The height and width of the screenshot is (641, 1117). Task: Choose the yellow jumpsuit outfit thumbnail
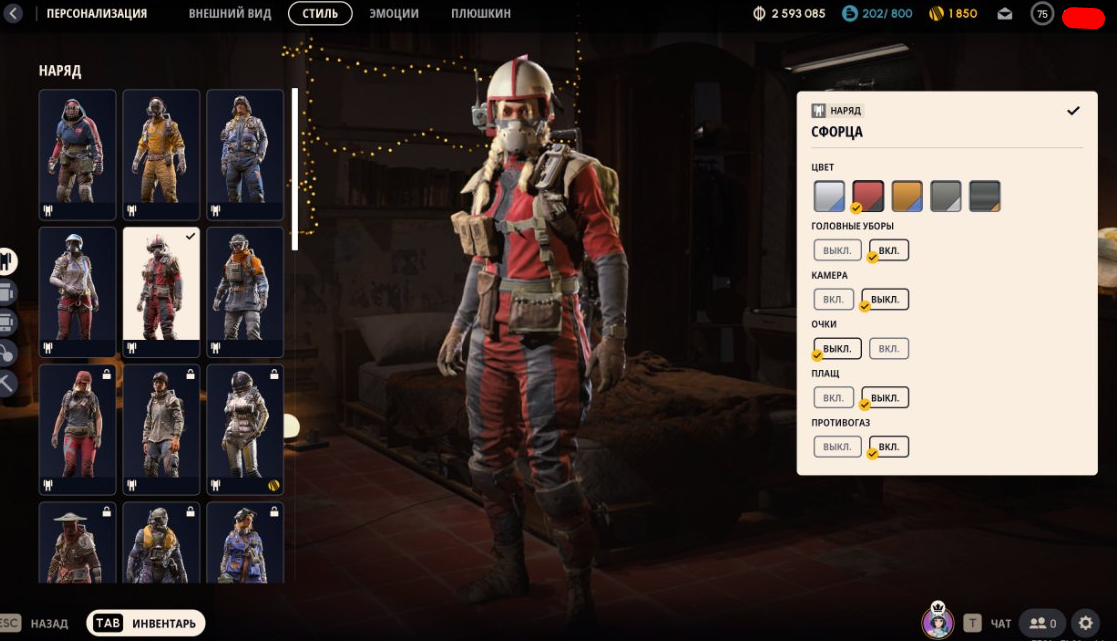(161, 154)
